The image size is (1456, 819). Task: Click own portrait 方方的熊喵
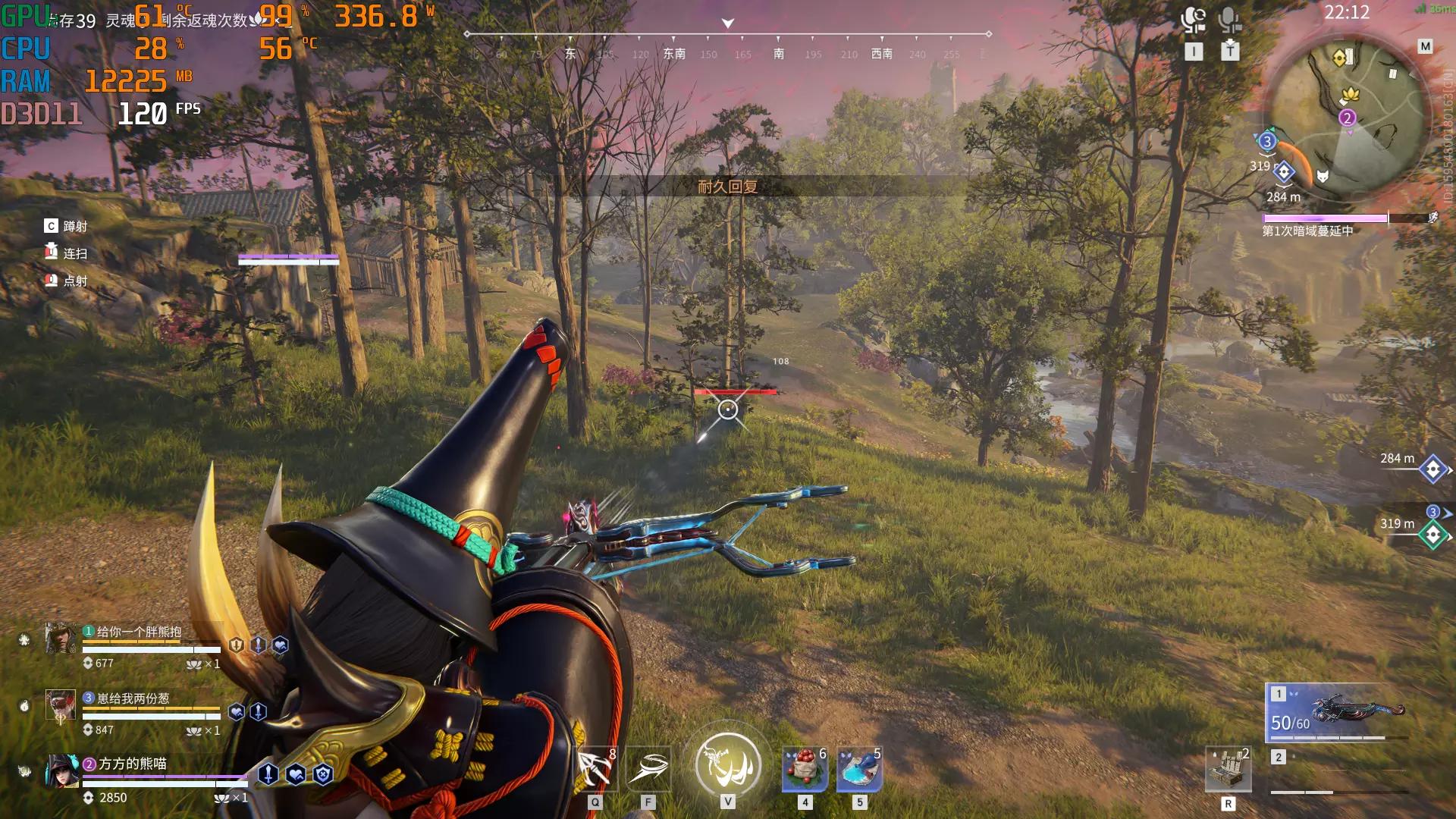[x=62, y=771]
